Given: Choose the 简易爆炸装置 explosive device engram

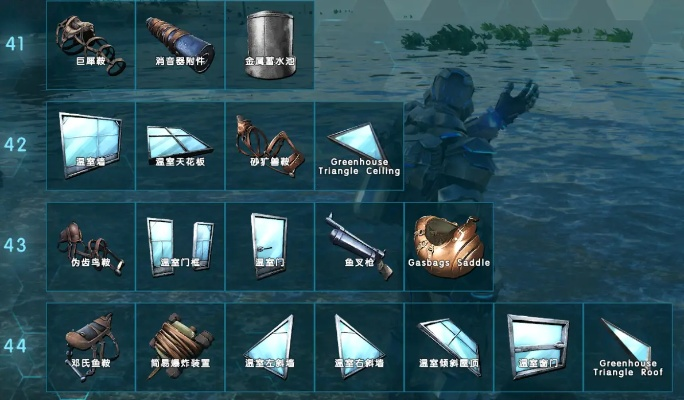Looking at the screenshot, I should click(180, 346).
